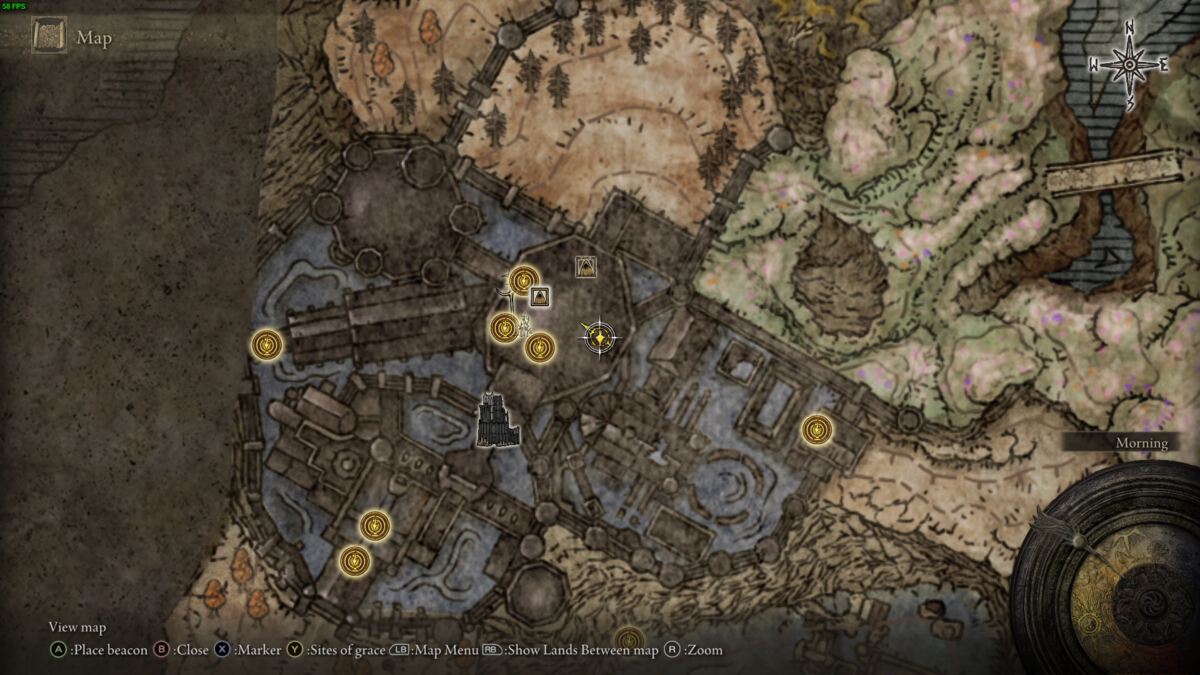Select the hooded NPC marker touching a site of grace

[x=540, y=296]
